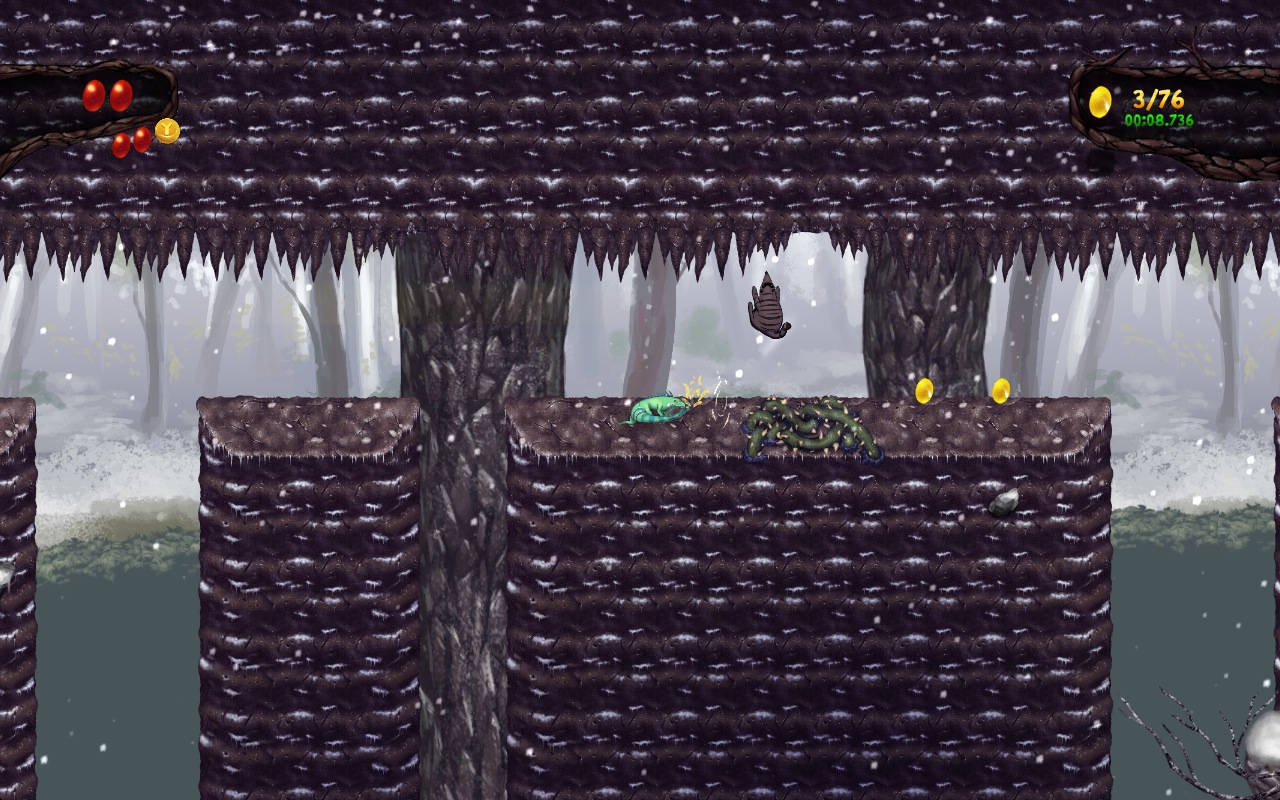
Task: Click the right small red egg icon
Action: point(141,140)
